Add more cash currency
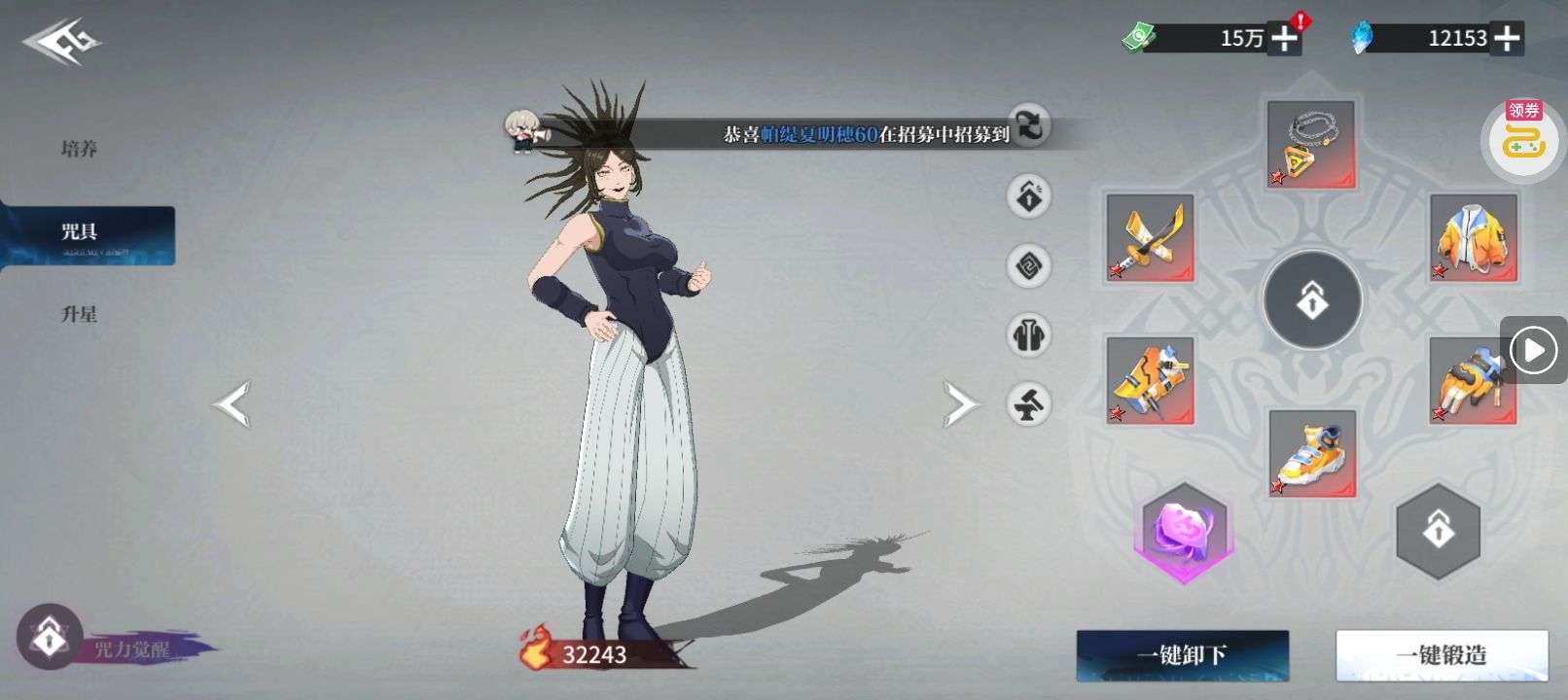Screen dimensions: 1568x700 [1285, 38]
